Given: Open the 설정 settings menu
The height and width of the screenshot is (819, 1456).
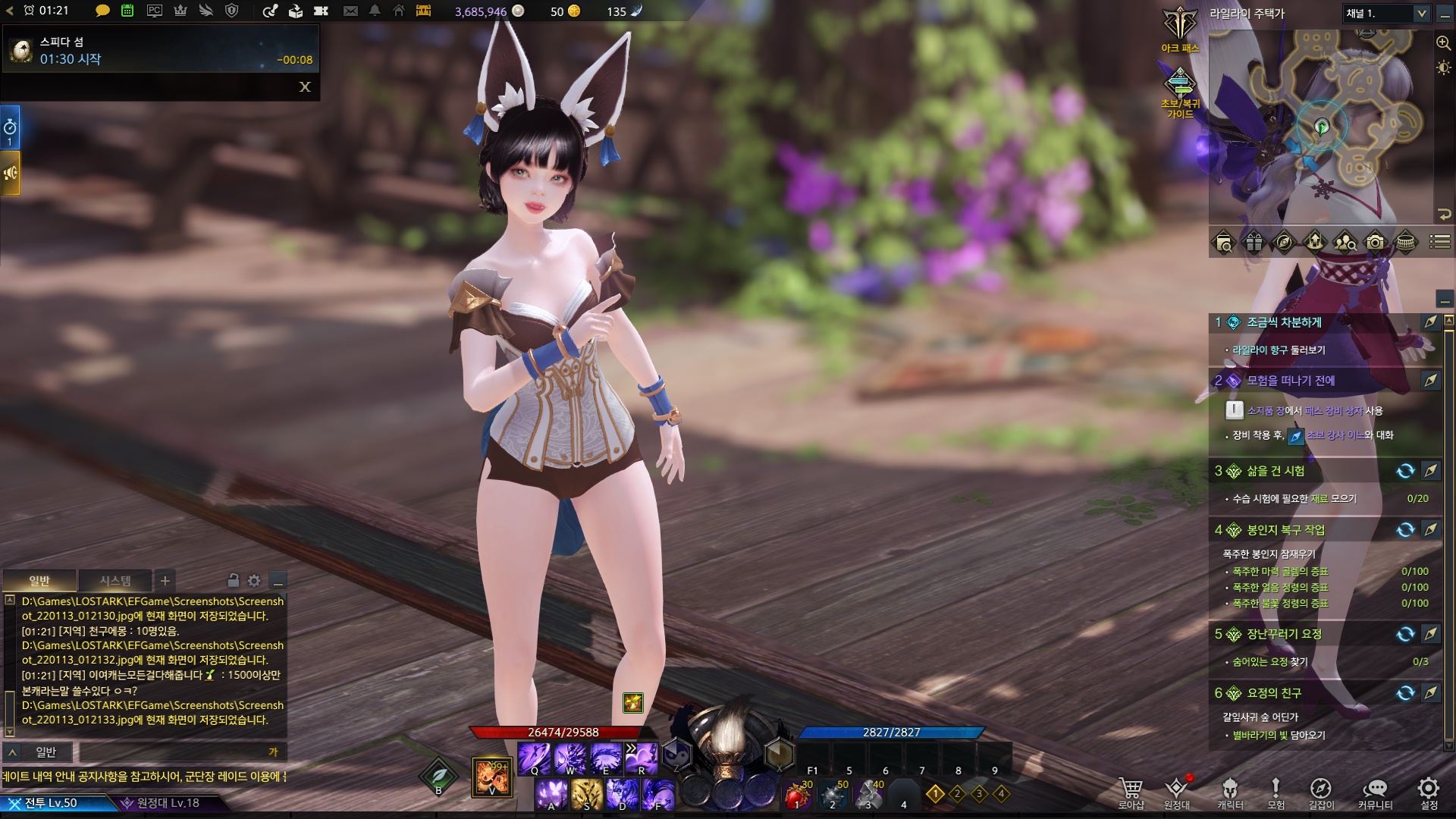Looking at the screenshot, I should pyautogui.click(x=1429, y=792).
